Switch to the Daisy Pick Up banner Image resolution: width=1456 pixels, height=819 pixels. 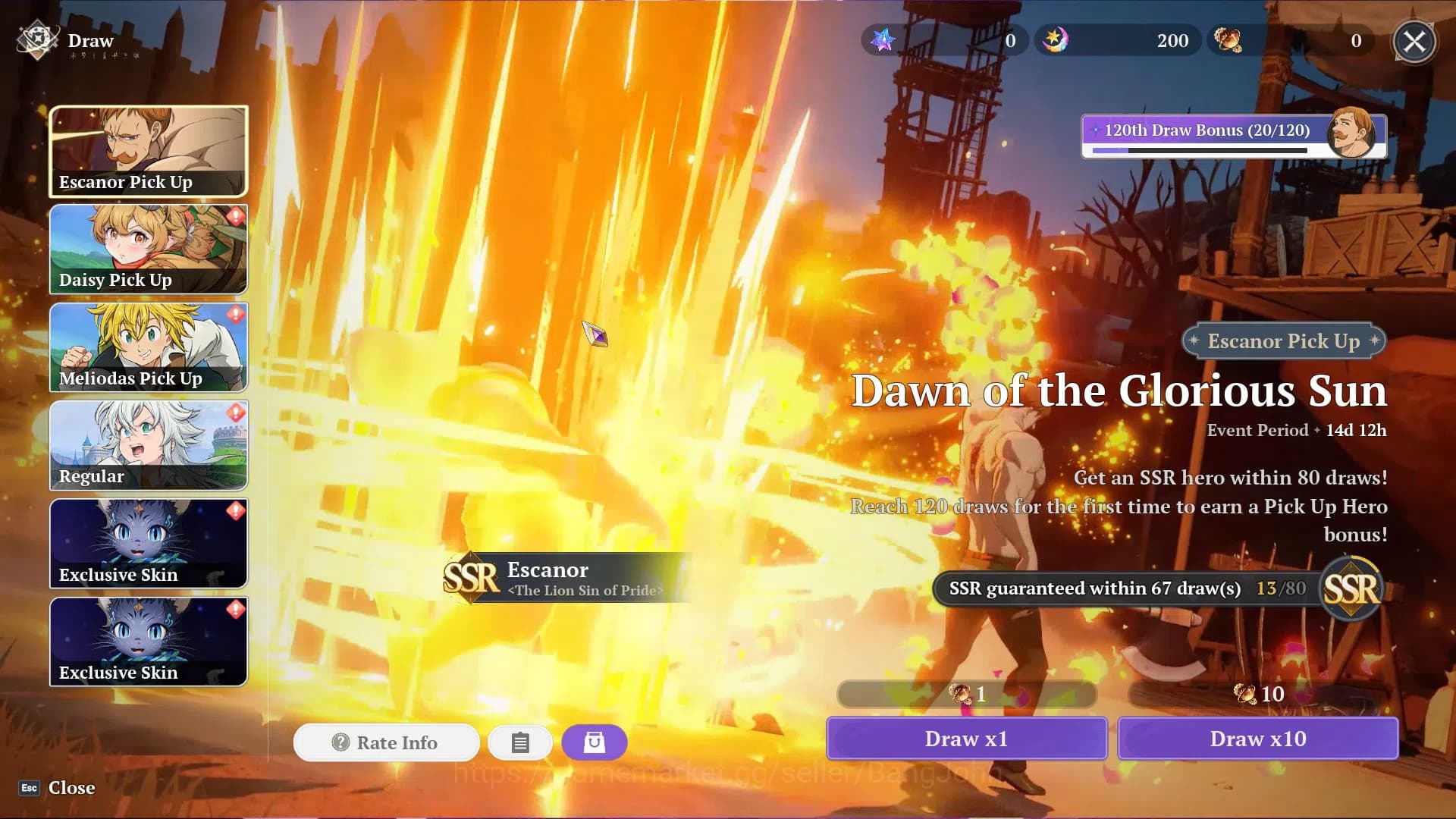(x=149, y=249)
